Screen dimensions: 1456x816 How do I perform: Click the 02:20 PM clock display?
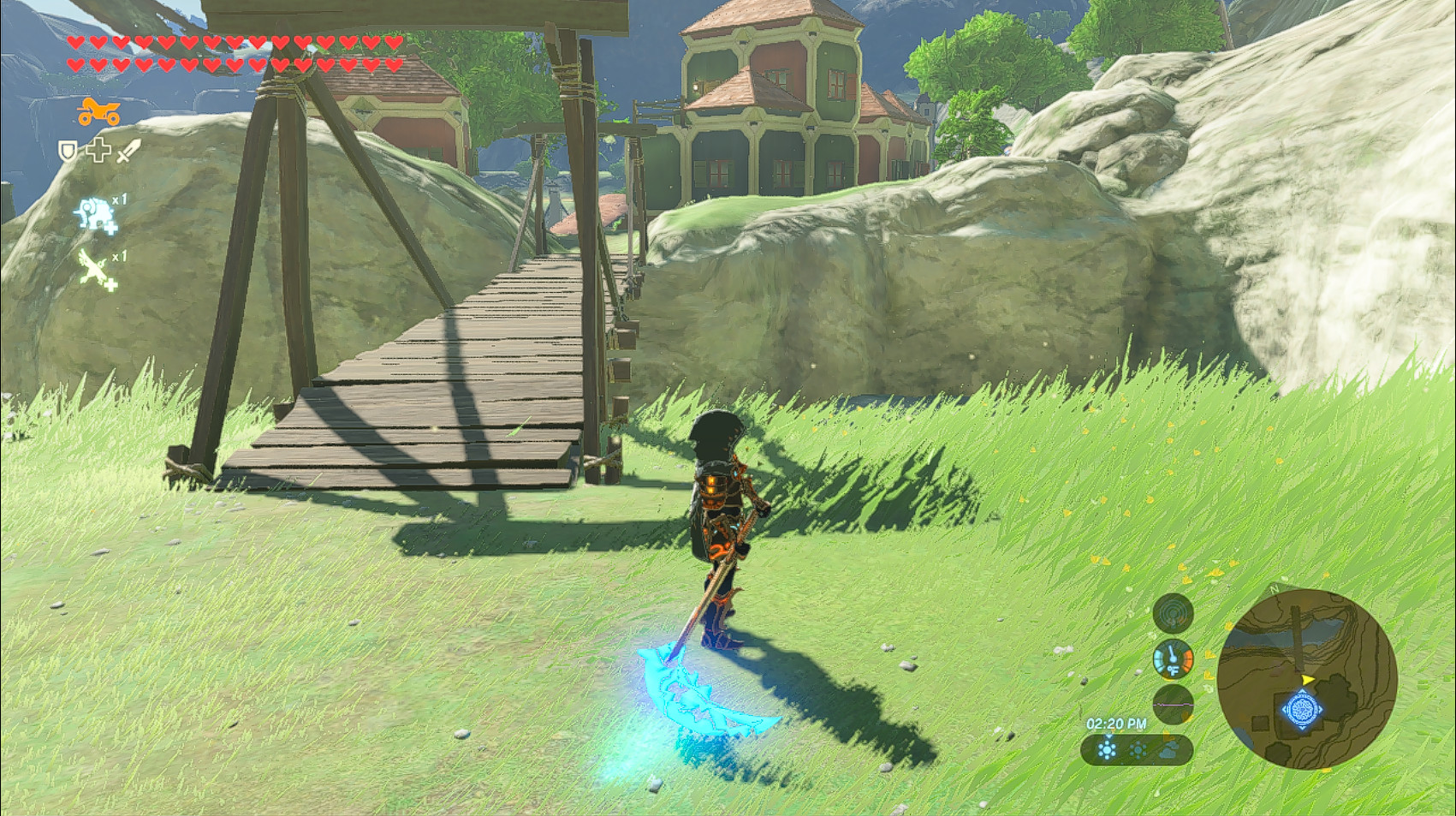pyautogui.click(x=1116, y=723)
